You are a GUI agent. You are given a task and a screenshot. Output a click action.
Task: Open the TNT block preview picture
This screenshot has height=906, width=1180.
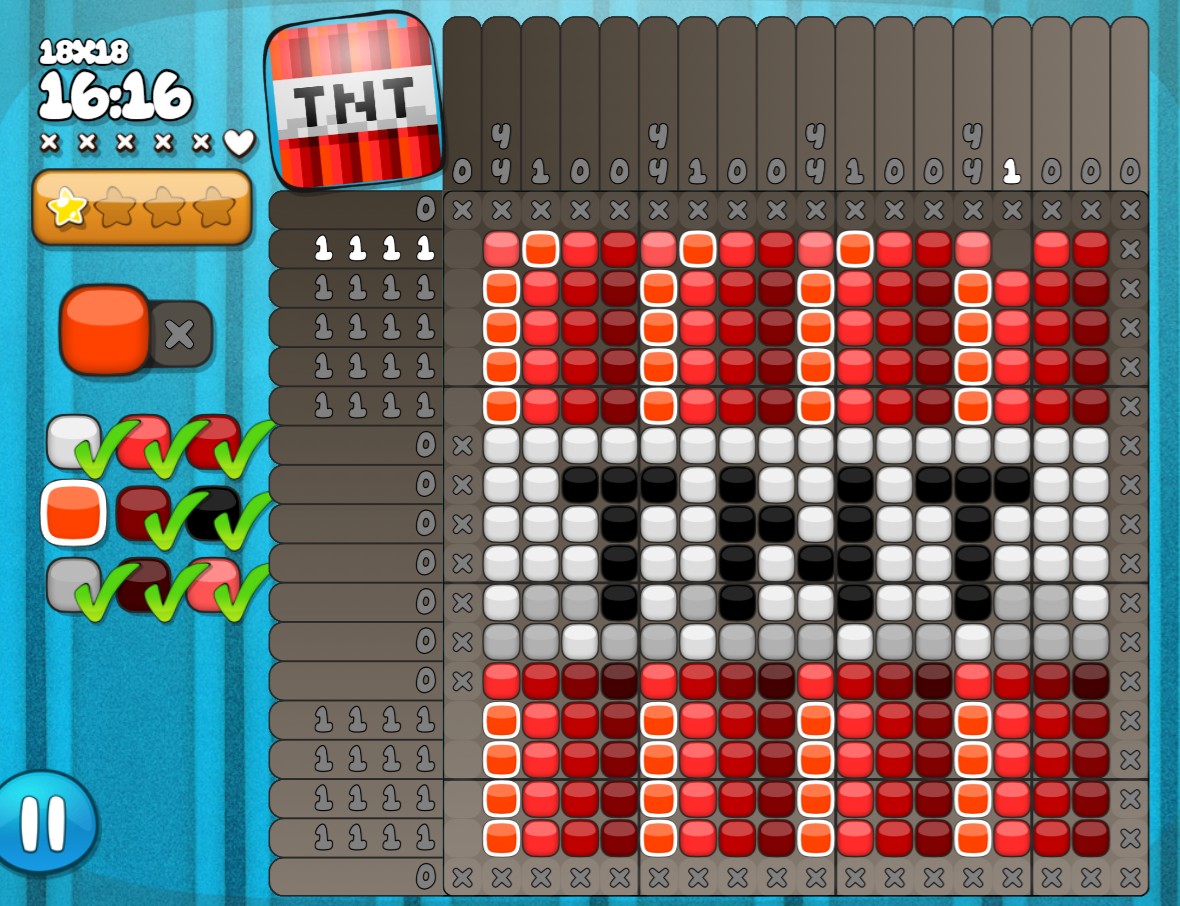pyautogui.click(x=356, y=101)
